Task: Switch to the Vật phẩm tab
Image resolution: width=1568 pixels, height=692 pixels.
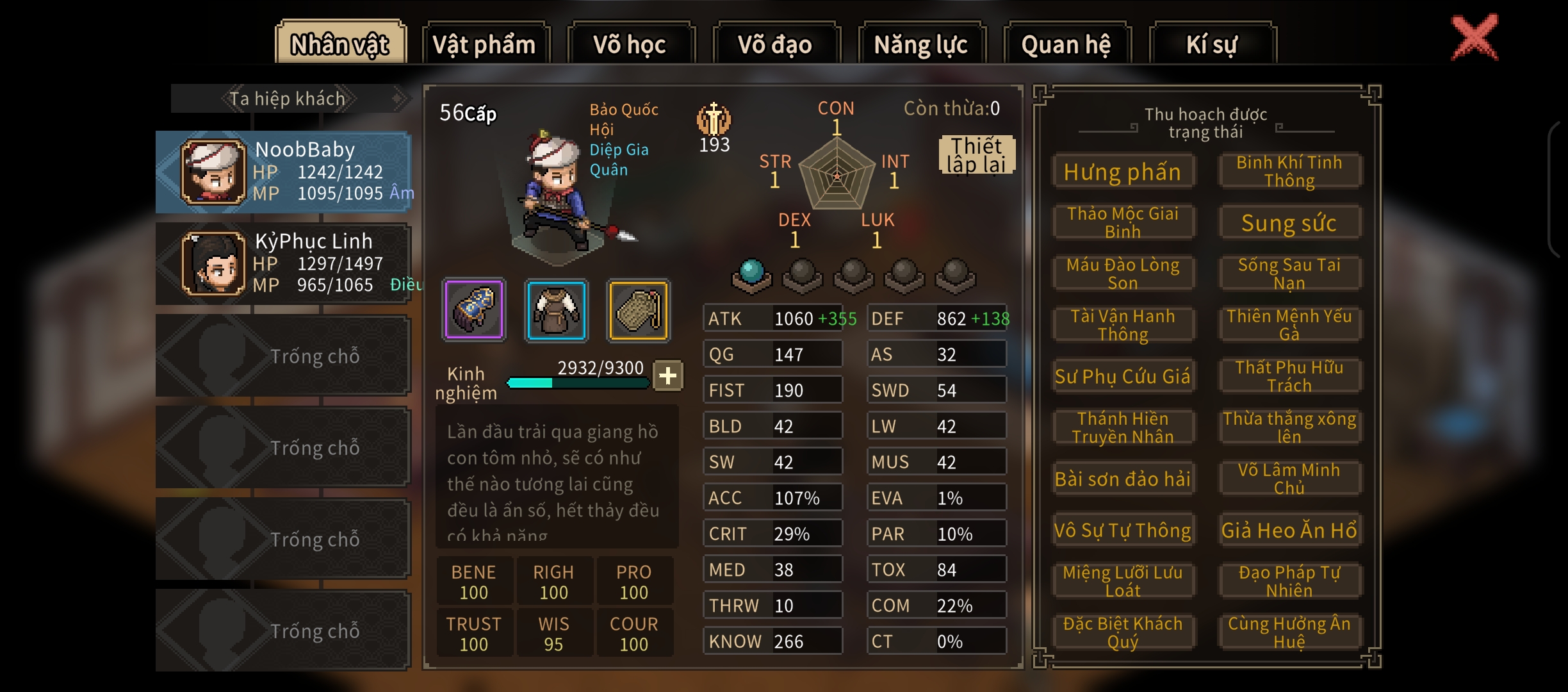Action: (x=485, y=44)
